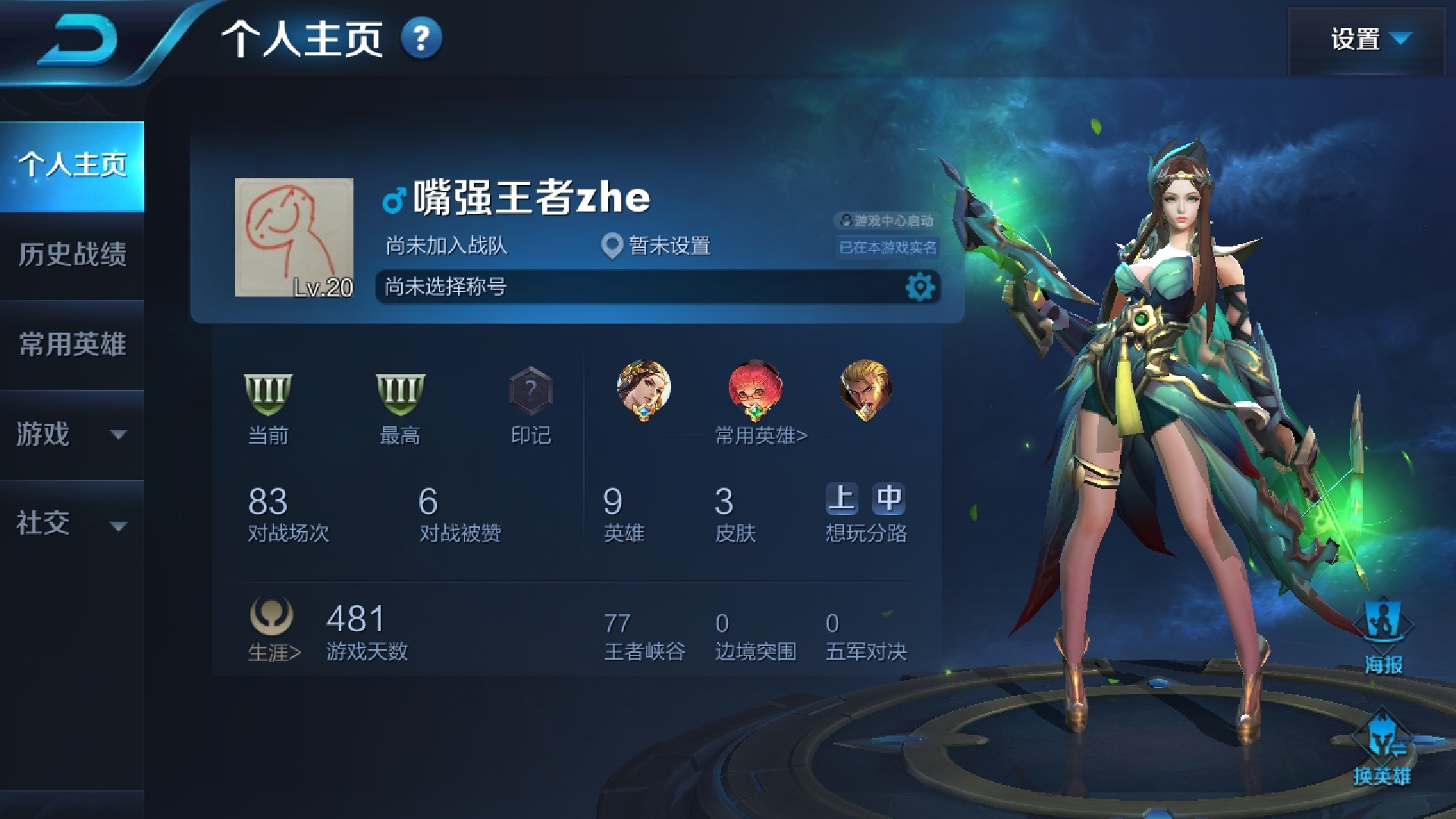Edit the 想玩分路 lane preference

point(865,512)
